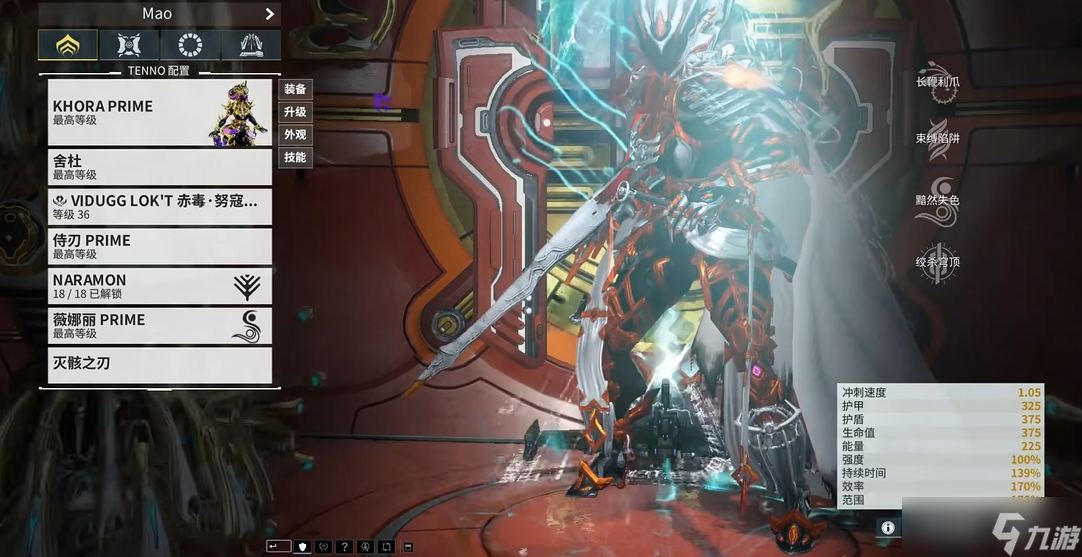This screenshot has height=557, width=1082.
Task: Choose the VIDUGG LOK'T Kuva weapon slot
Action: point(160,207)
